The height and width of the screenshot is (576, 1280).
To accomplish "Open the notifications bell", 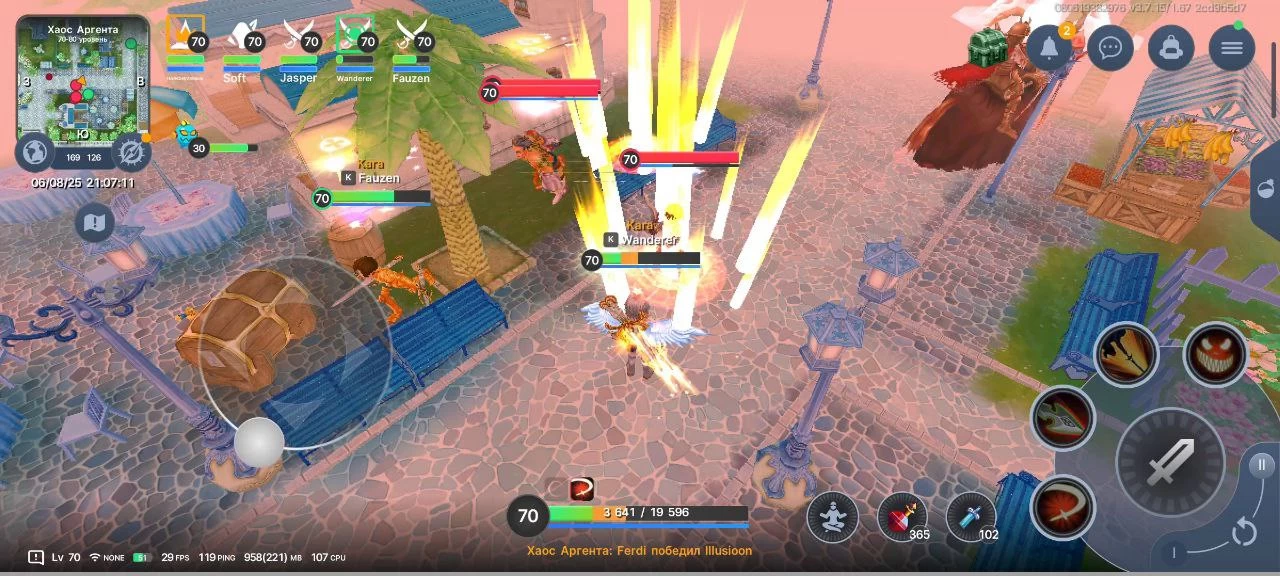I will point(1049,47).
